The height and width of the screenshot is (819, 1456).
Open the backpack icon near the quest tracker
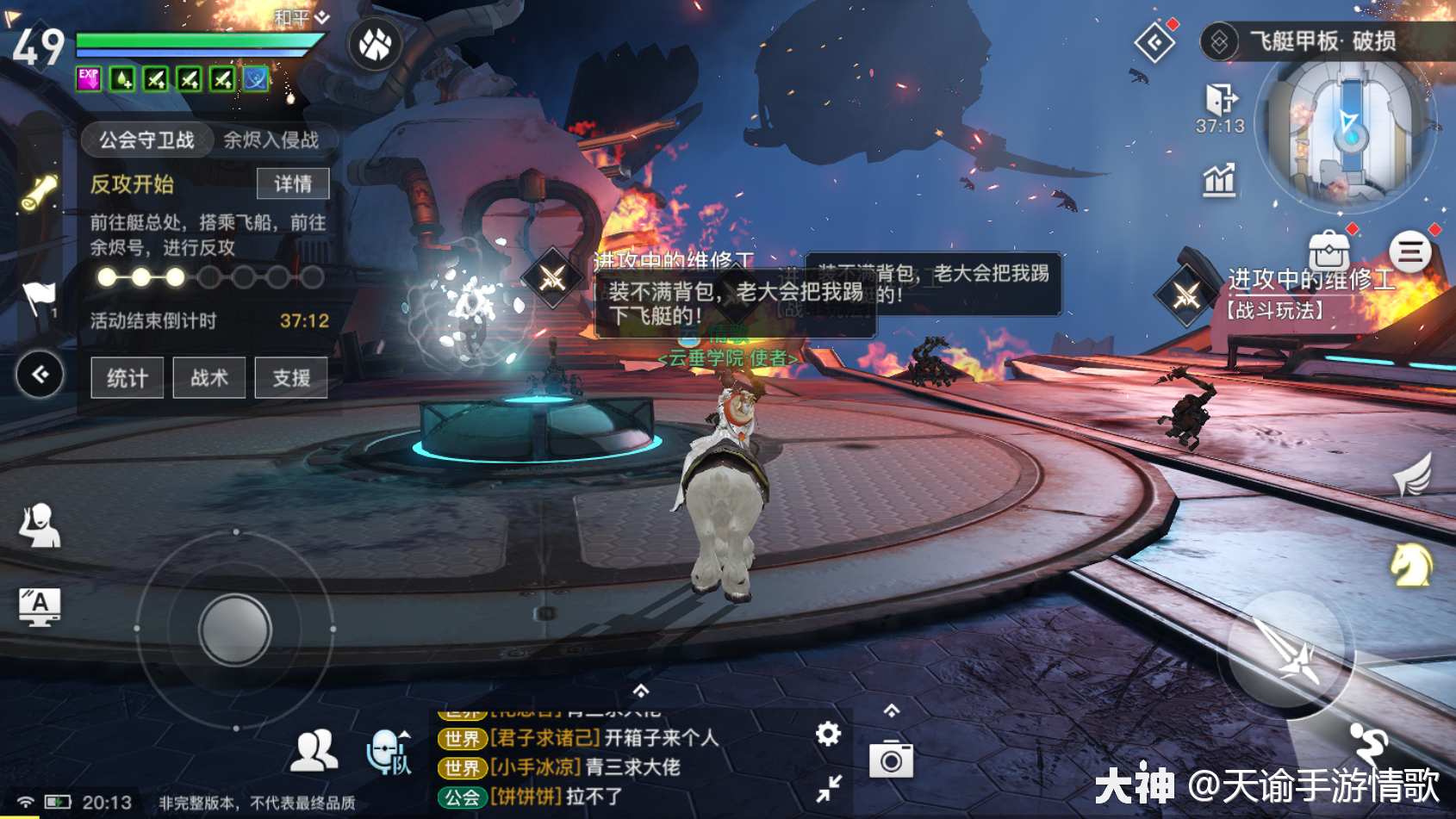pos(1329,251)
